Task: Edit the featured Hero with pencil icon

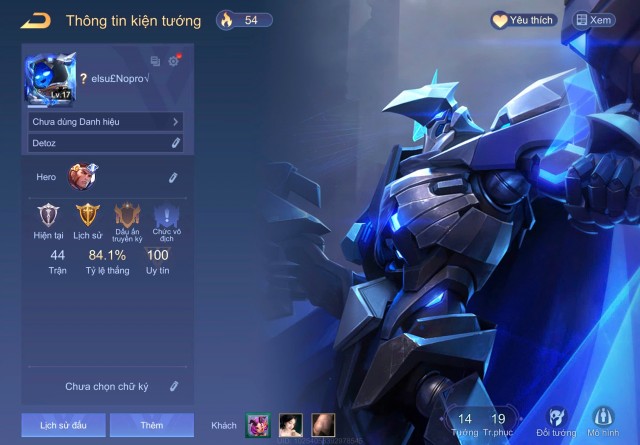Action: pyautogui.click(x=173, y=177)
